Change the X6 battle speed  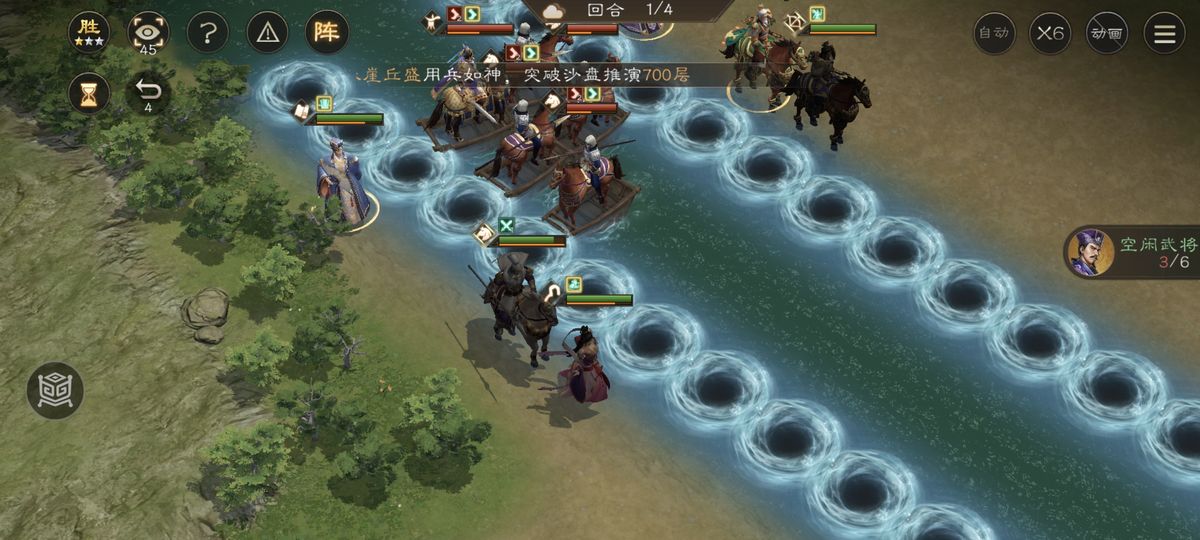pyautogui.click(x=1050, y=33)
